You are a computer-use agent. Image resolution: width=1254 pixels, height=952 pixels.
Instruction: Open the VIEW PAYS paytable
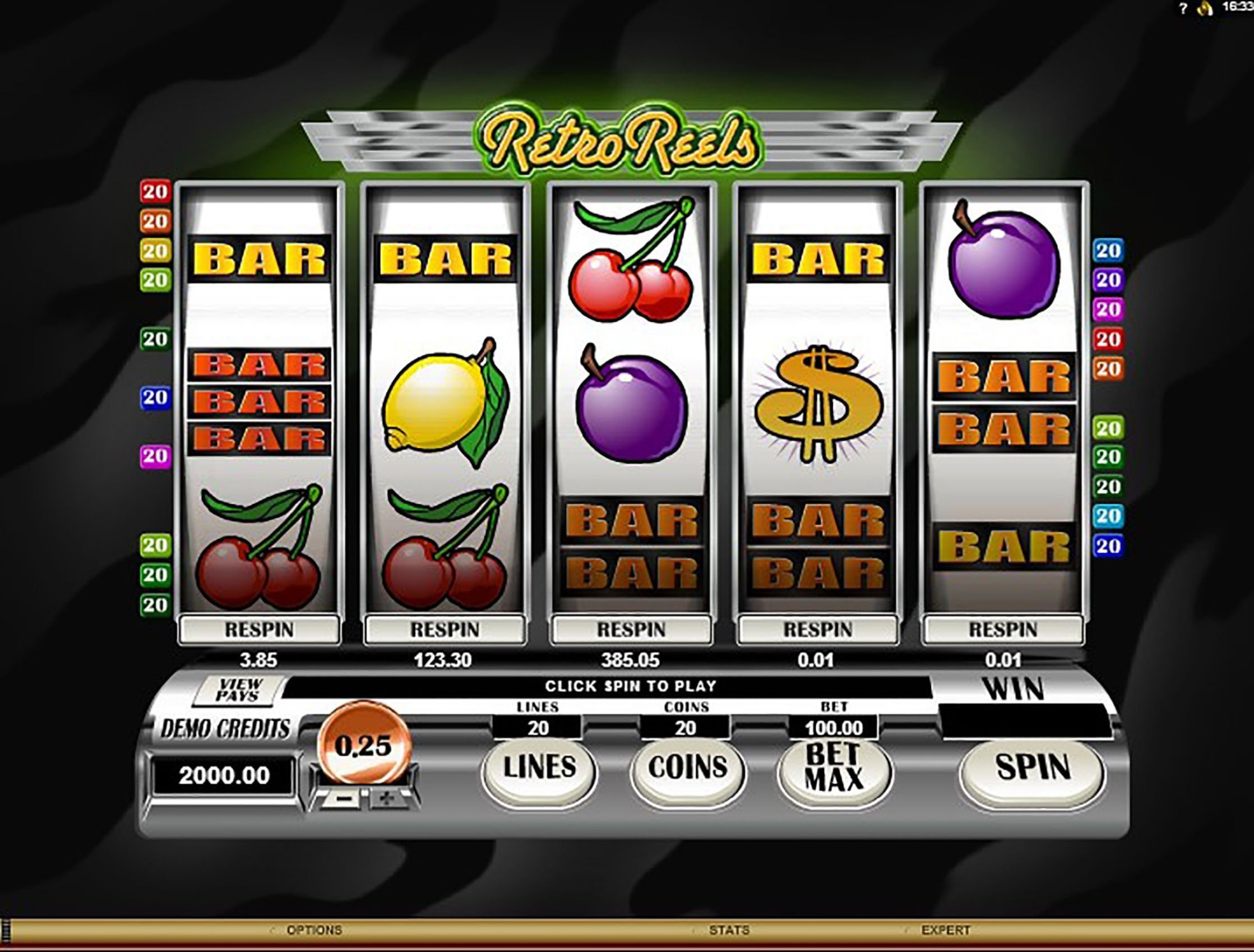pos(239,690)
